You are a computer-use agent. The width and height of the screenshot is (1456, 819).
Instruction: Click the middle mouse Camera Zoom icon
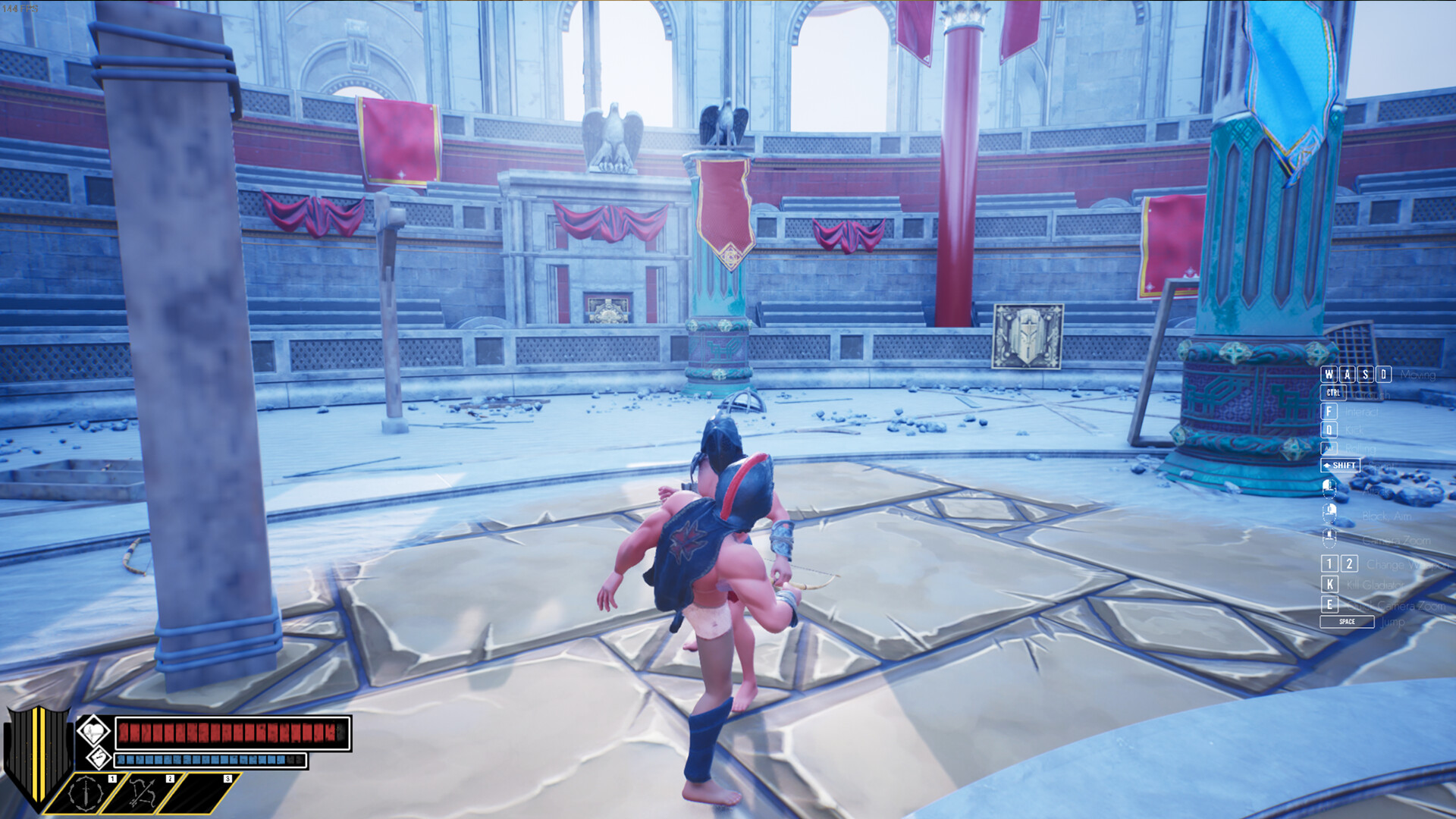[1329, 536]
